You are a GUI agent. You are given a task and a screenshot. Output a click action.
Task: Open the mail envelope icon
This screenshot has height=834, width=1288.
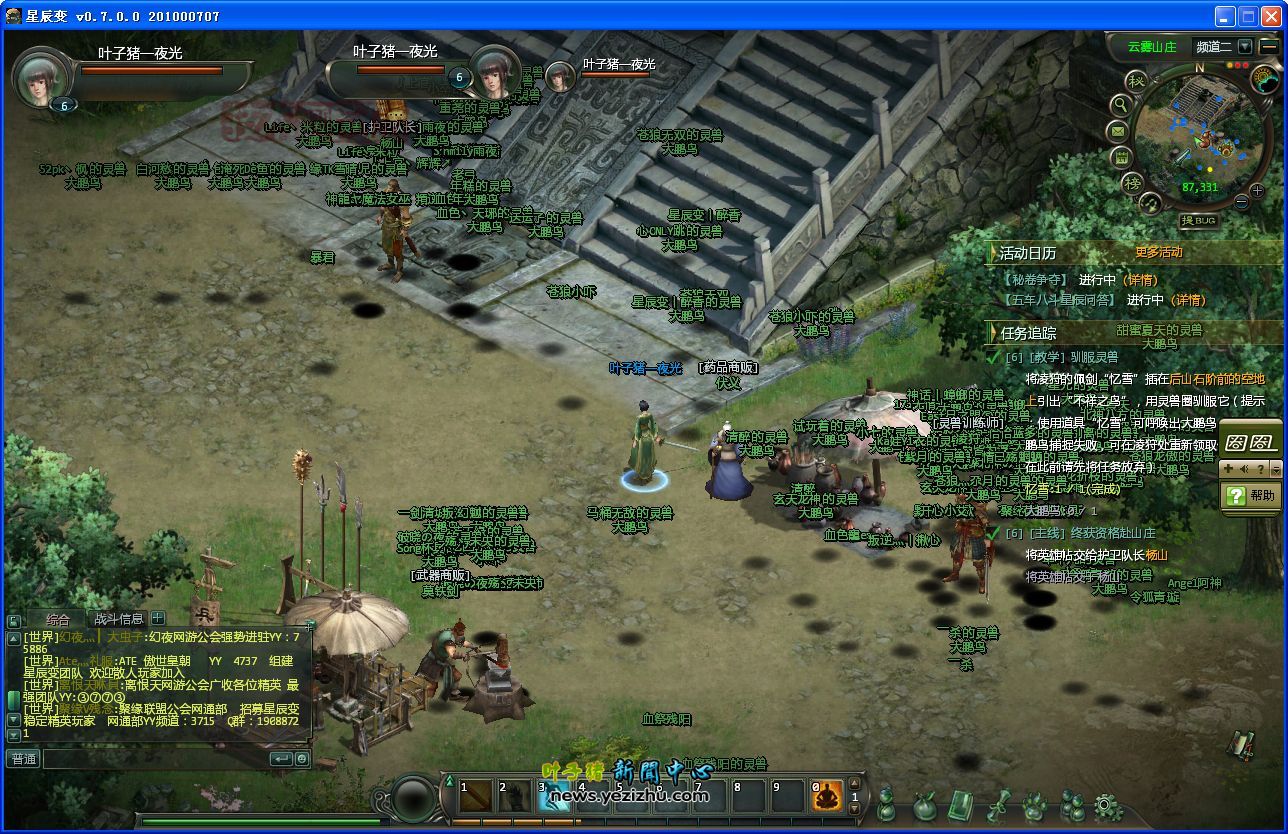click(1118, 131)
